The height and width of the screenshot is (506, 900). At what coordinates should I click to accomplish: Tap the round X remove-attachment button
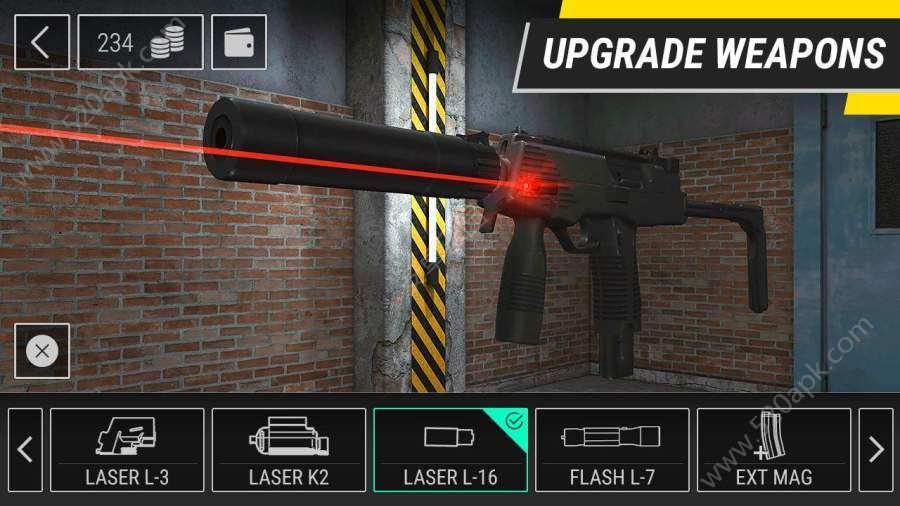tap(41, 351)
